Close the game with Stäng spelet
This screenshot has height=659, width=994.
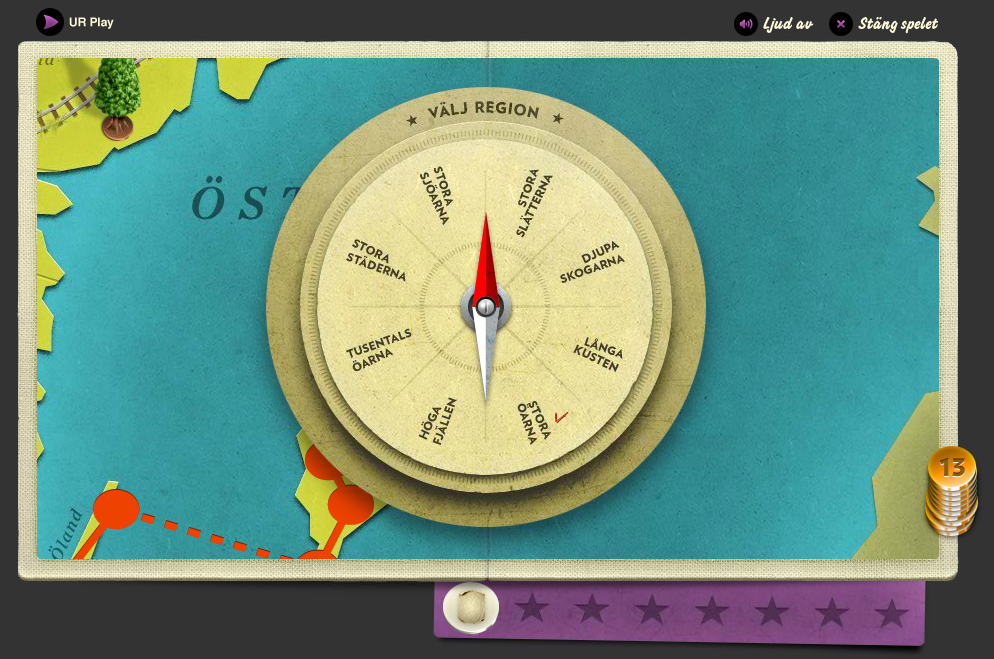(885, 24)
